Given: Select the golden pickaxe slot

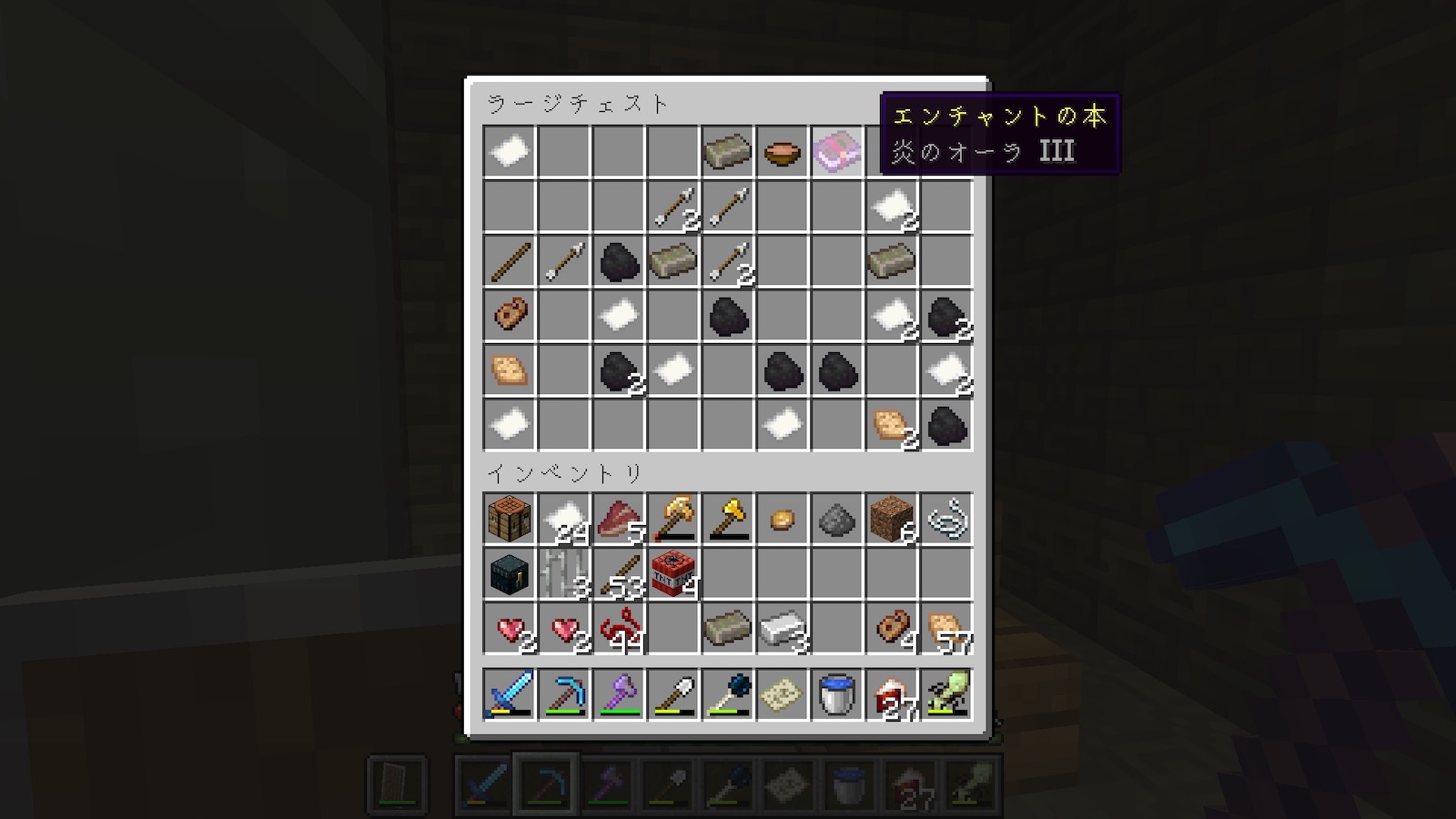Looking at the screenshot, I should [x=672, y=519].
